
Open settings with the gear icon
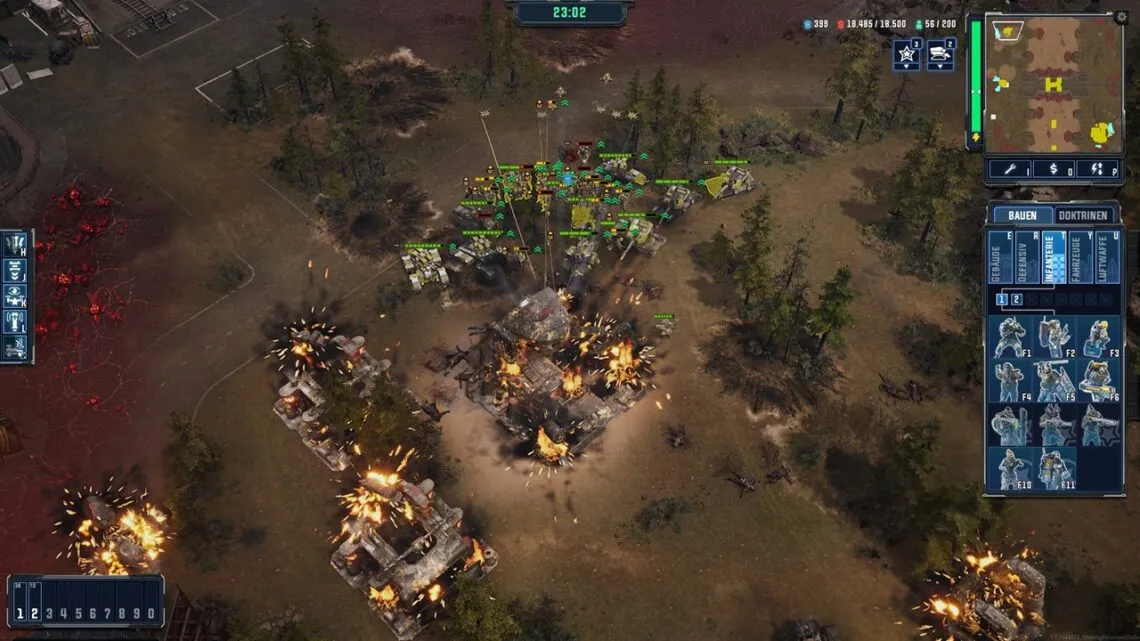point(1122,17)
